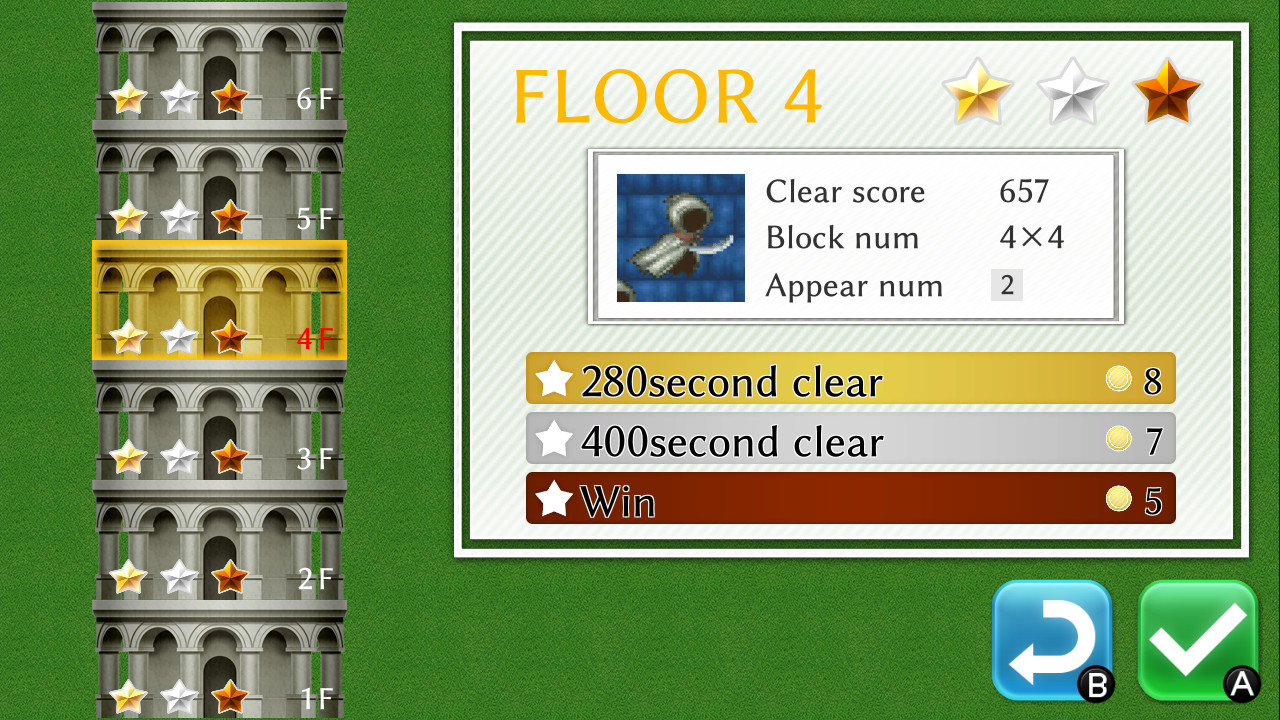Viewport: 1280px width, 720px height.
Task: Click the gold star next to FLOOR 4 title
Action: point(978,93)
